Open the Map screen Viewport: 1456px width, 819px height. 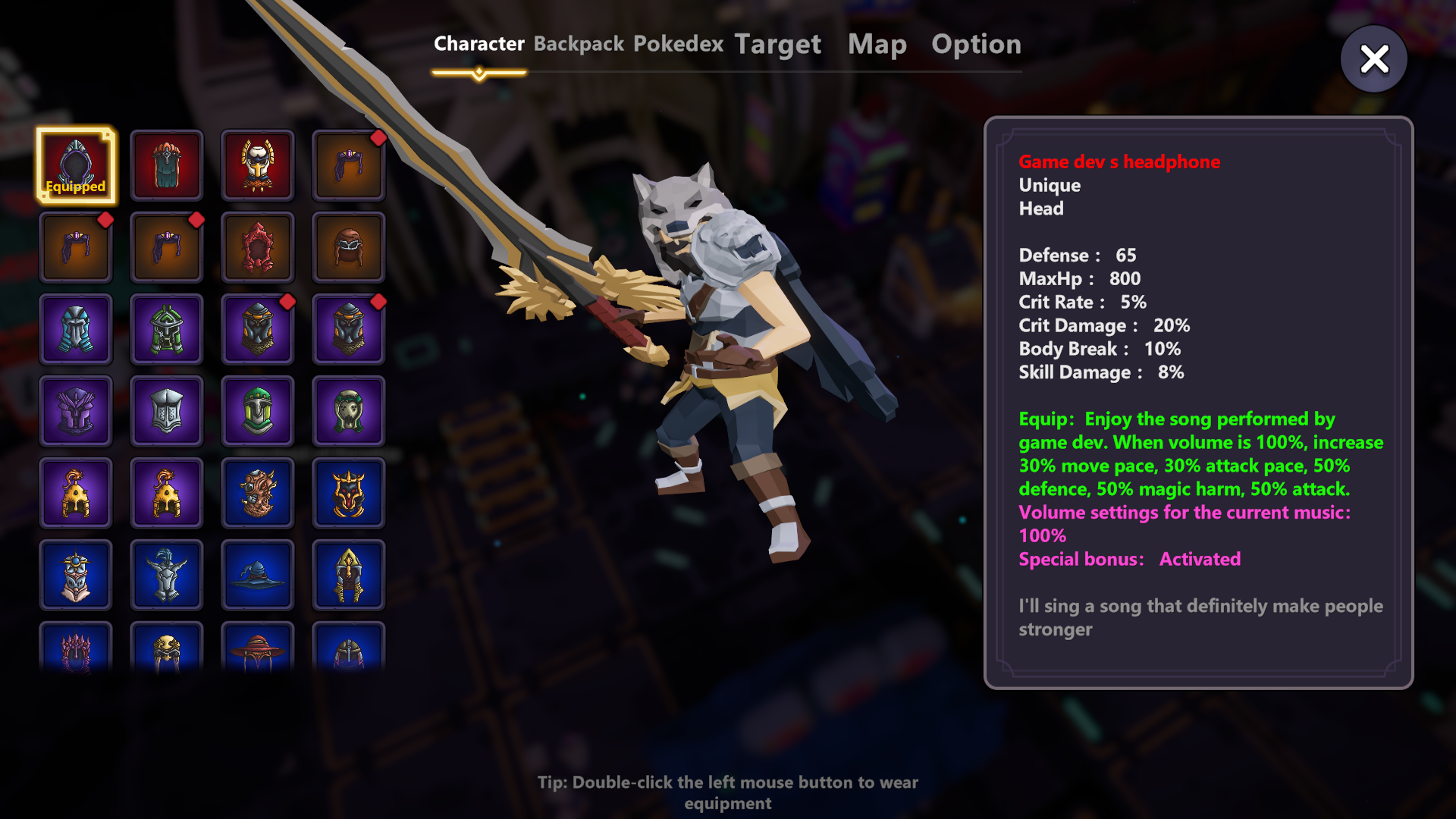(878, 44)
